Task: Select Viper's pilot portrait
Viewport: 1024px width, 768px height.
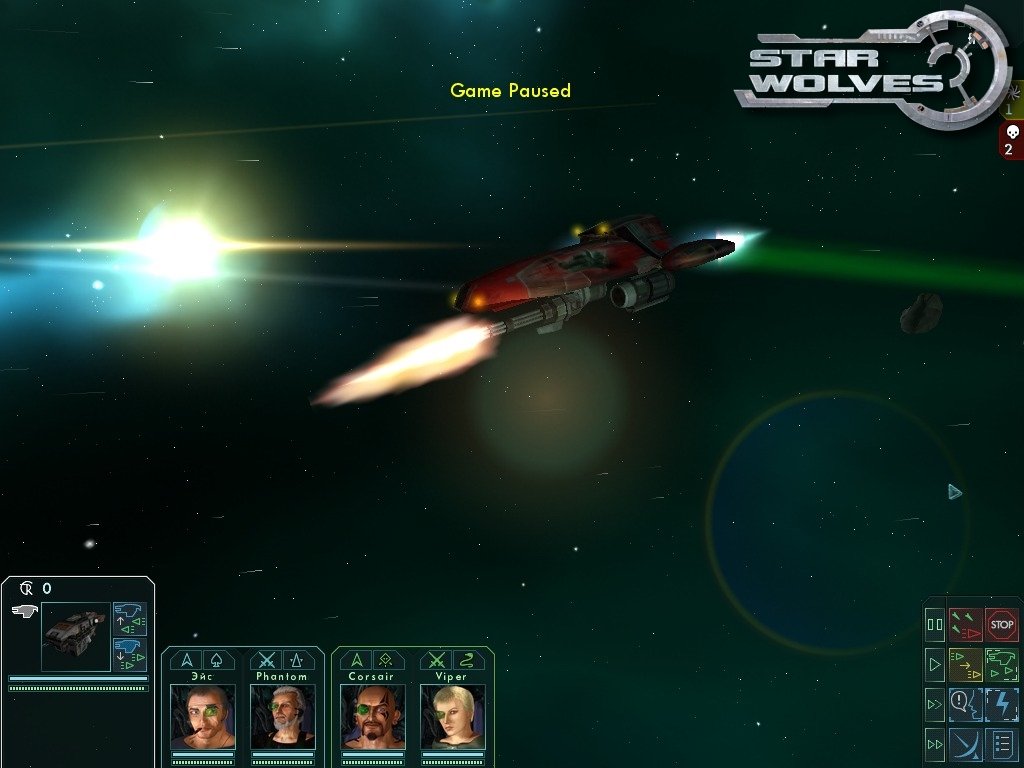Action: (x=452, y=716)
